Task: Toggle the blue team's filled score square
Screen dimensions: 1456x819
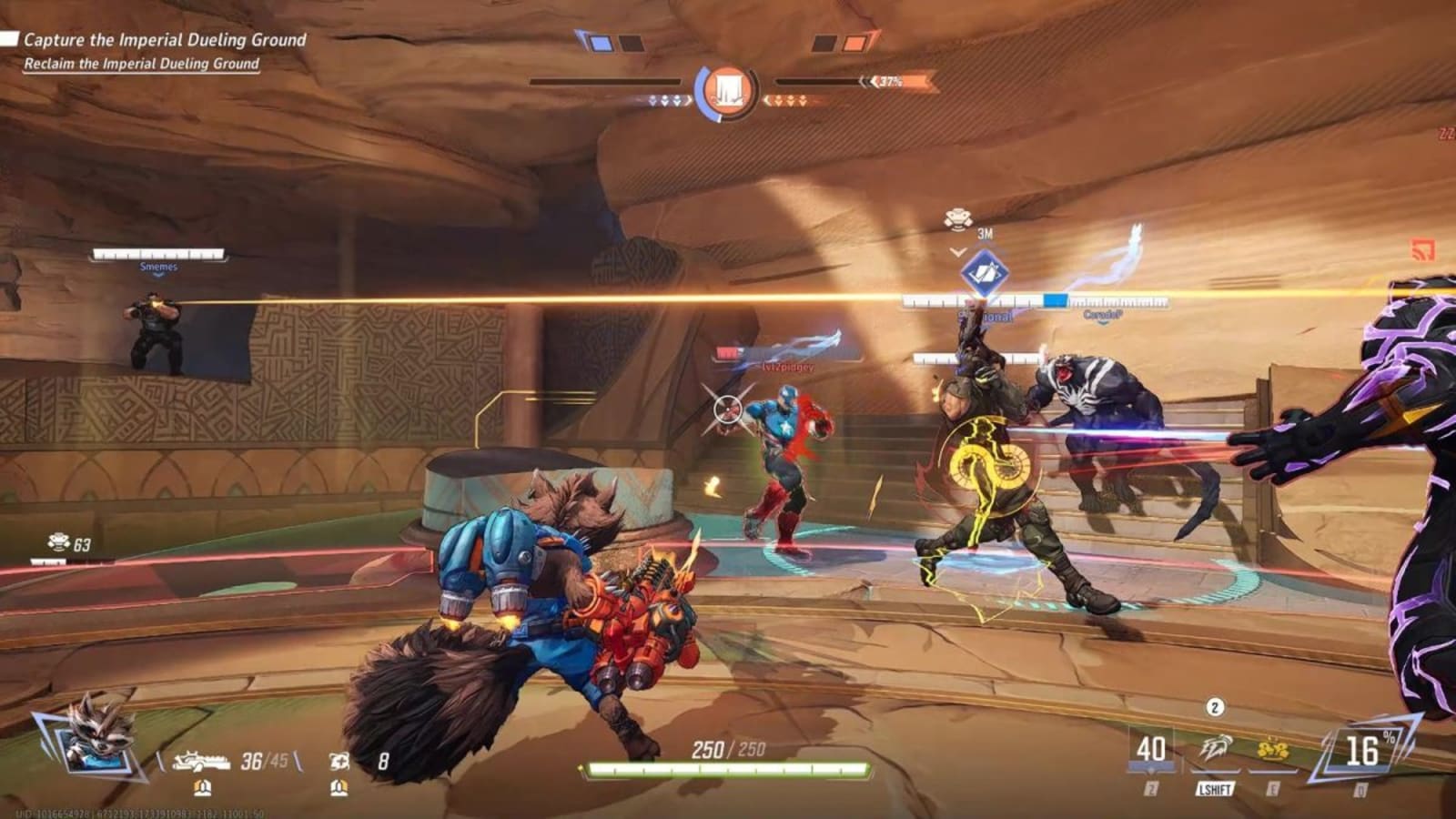Action: click(x=601, y=42)
